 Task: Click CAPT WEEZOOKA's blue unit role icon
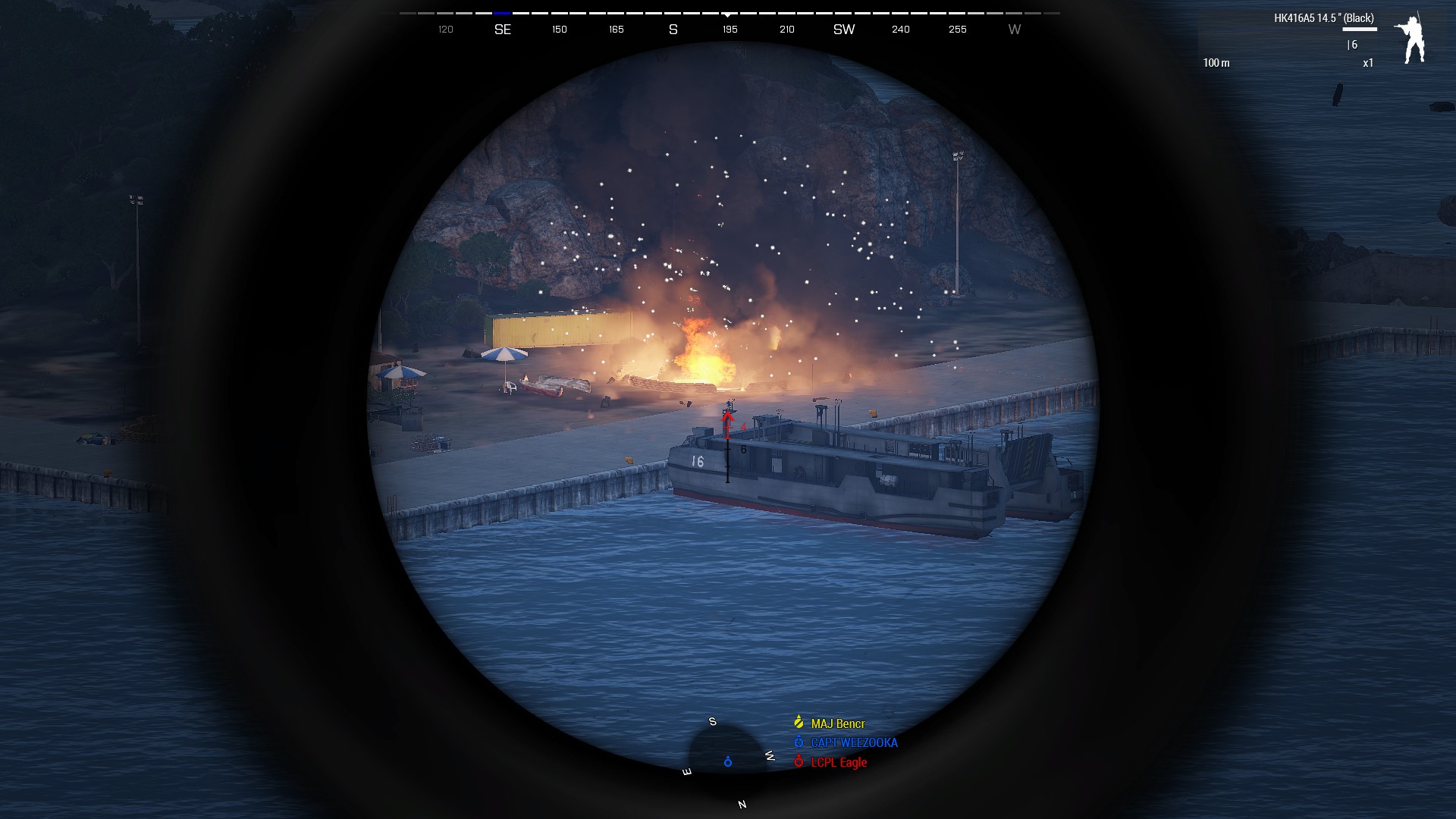tap(798, 743)
